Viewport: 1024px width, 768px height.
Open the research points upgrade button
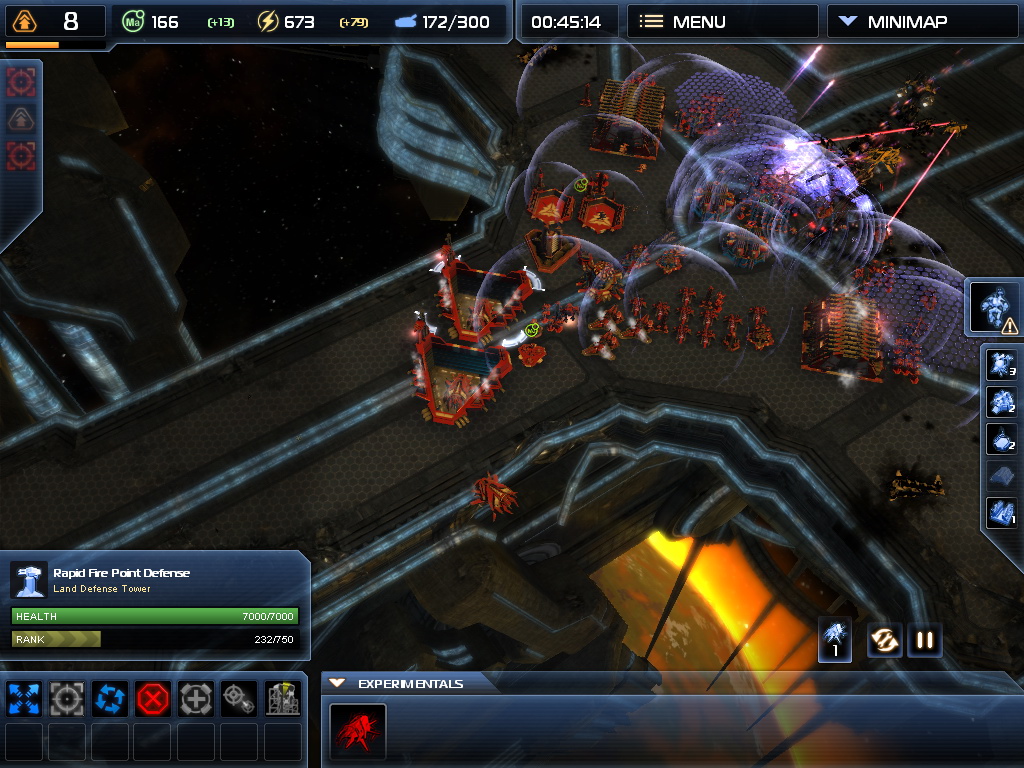click(24, 21)
